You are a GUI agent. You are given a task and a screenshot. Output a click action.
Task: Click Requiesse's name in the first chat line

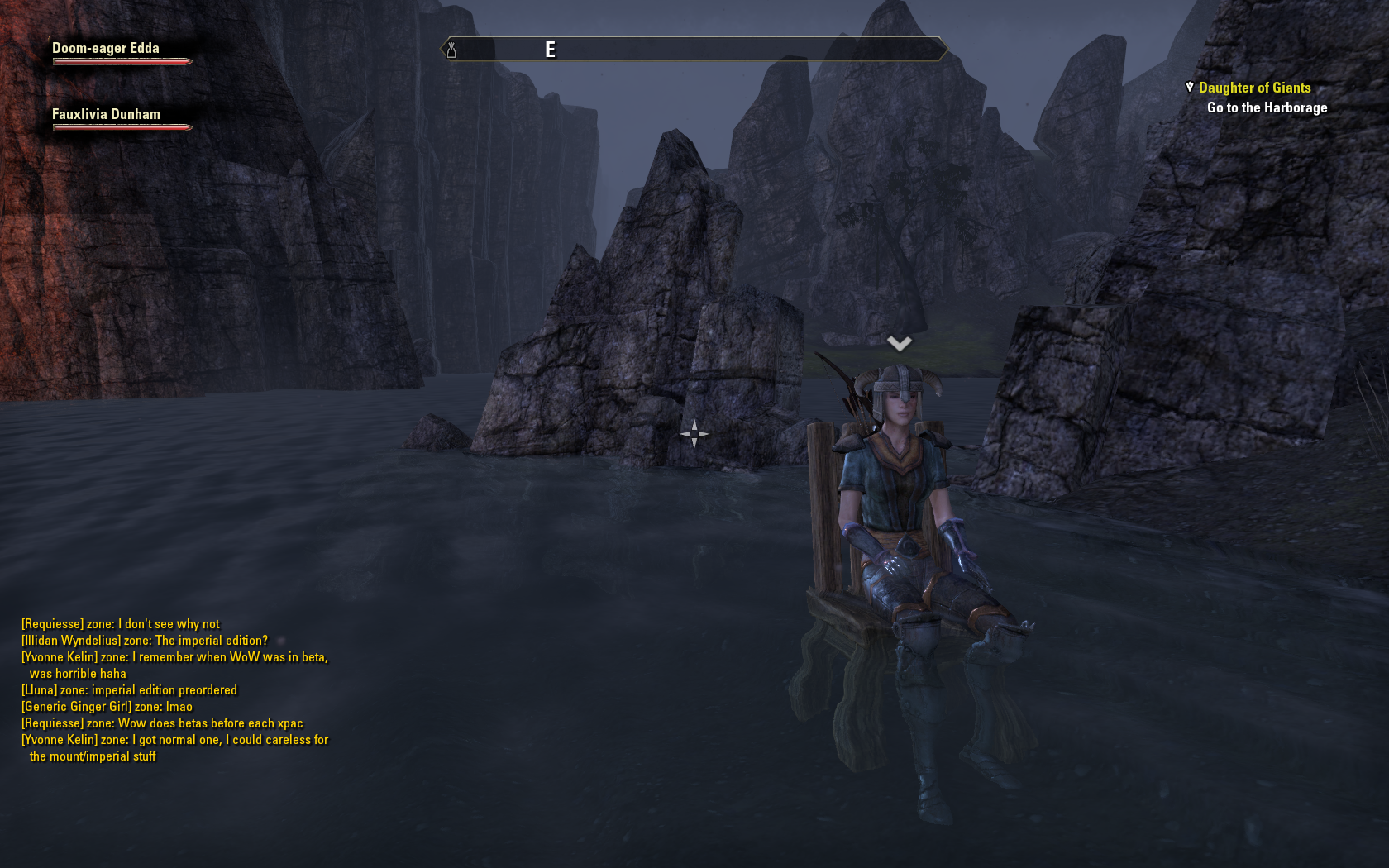[x=52, y=624]
